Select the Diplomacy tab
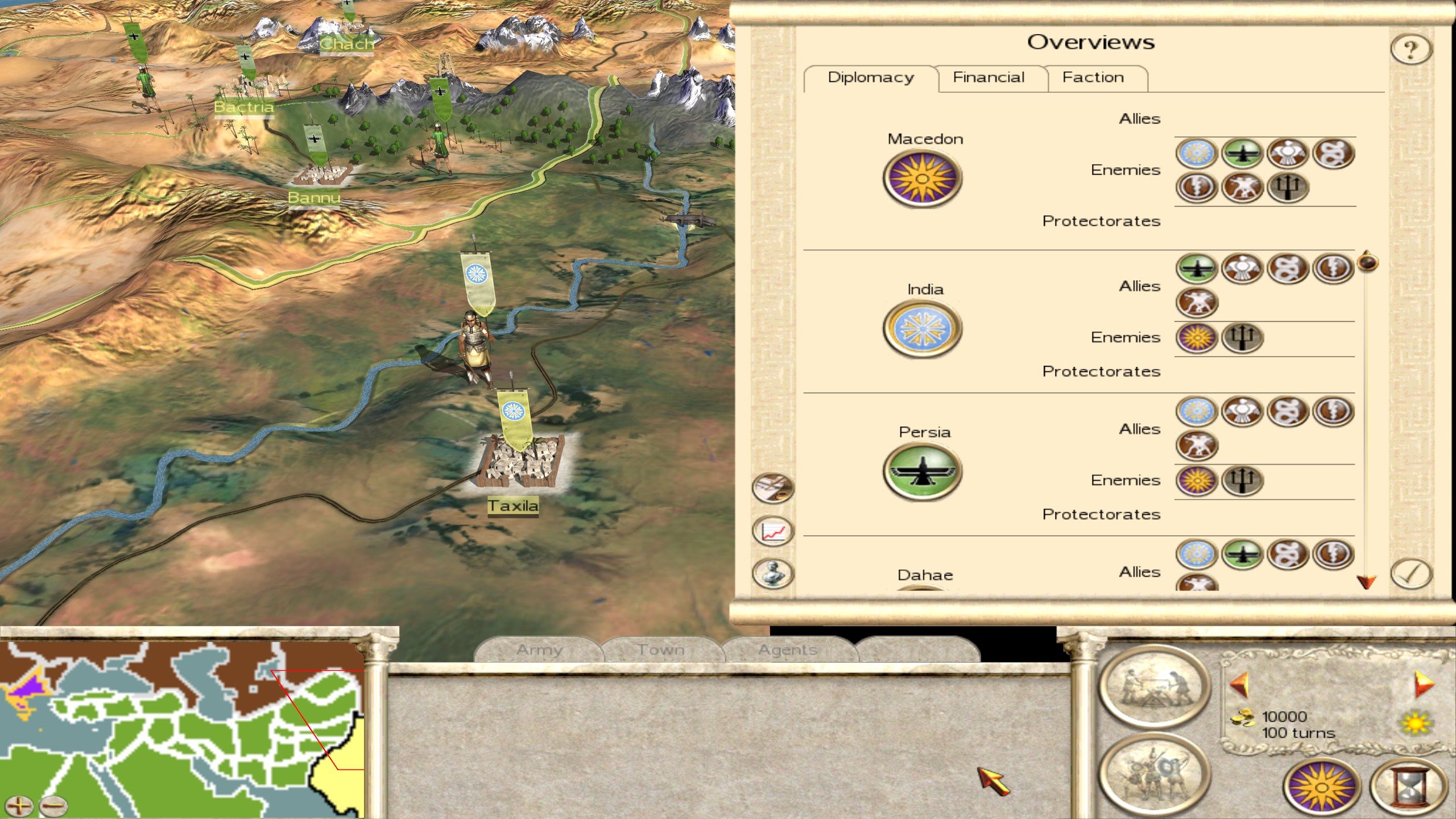 click(x=870, y=77)
